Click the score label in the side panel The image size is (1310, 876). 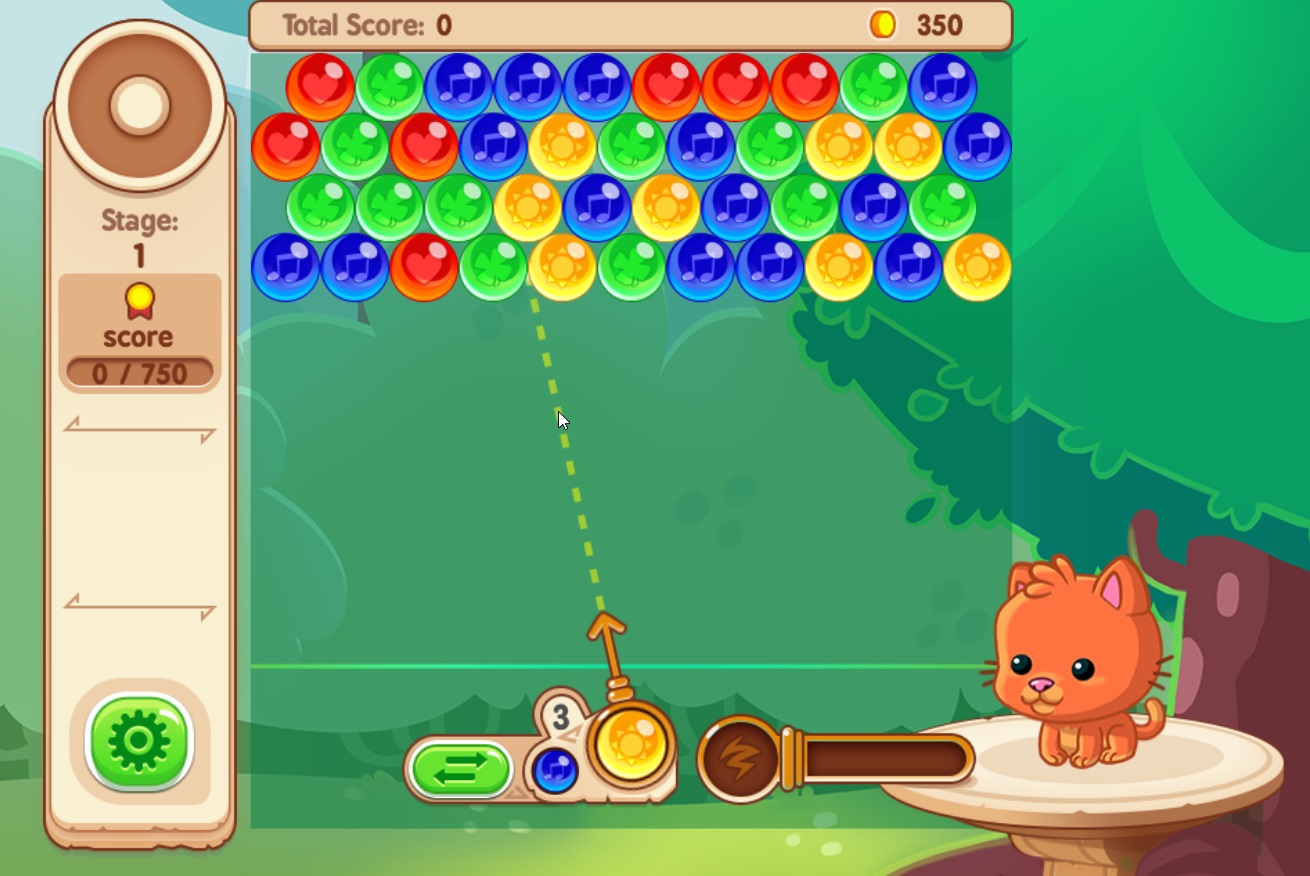[139, 337]
